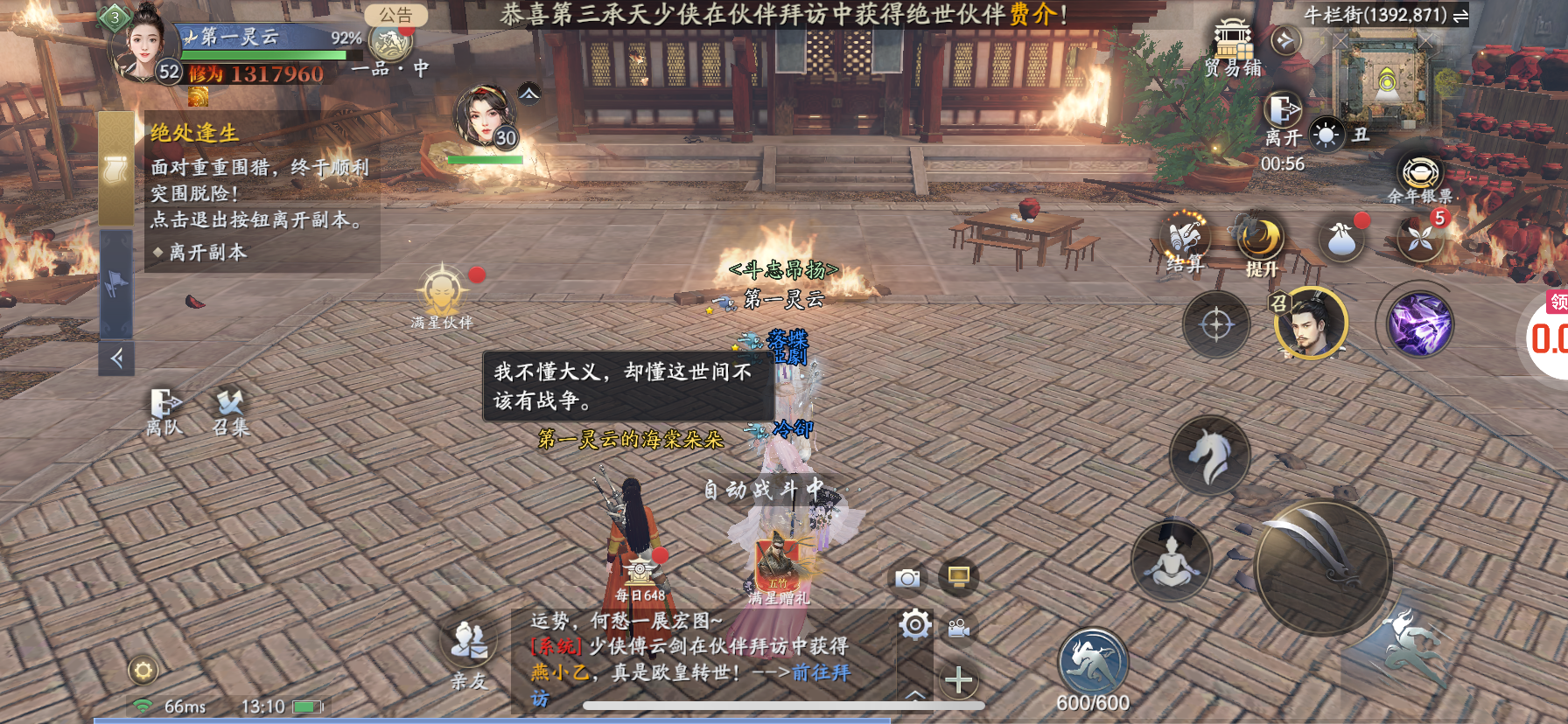The image size is (1568, 724).
Task: Collapse the quest tracker panel arrow
Action: click(116, 358)
